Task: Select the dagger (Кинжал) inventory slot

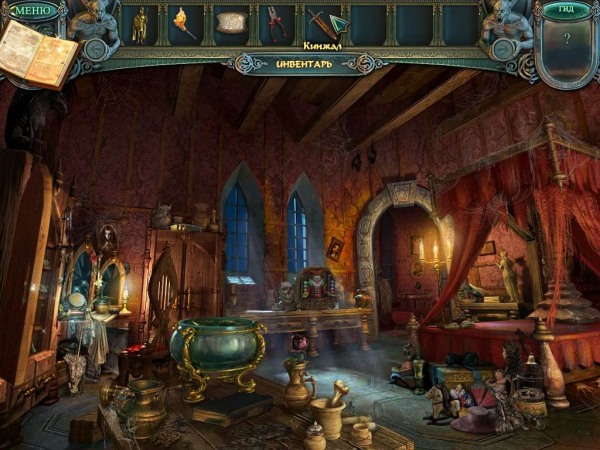Action: tap(324, 23)
